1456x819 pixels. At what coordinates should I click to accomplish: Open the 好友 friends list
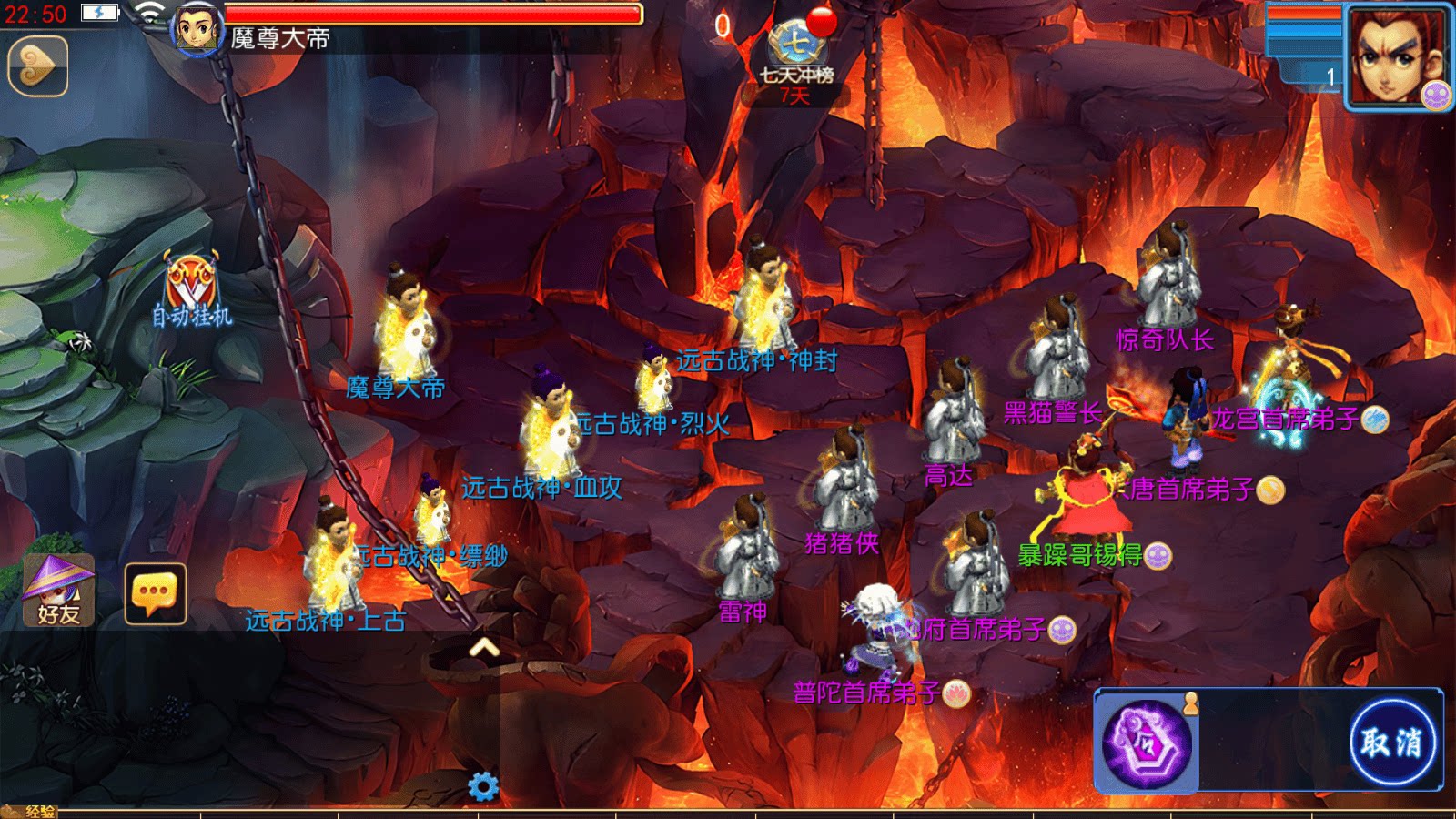59,591
